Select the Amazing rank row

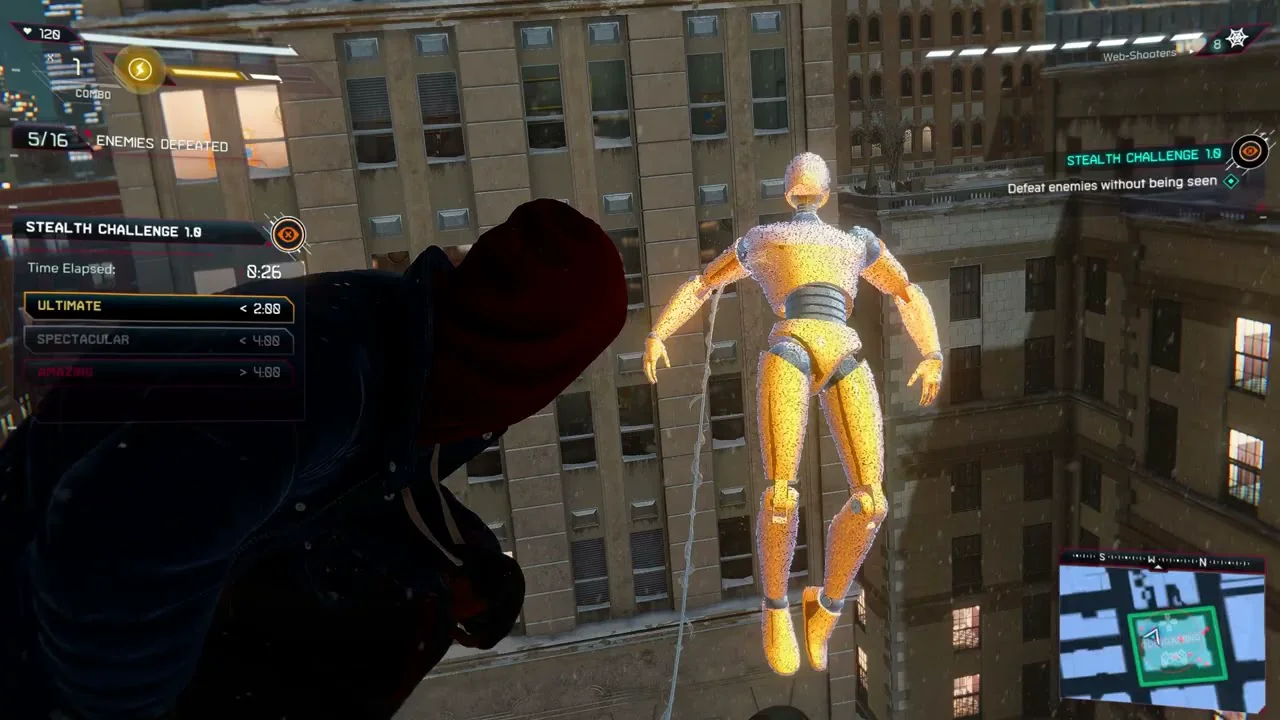click(x=159, y=372)
